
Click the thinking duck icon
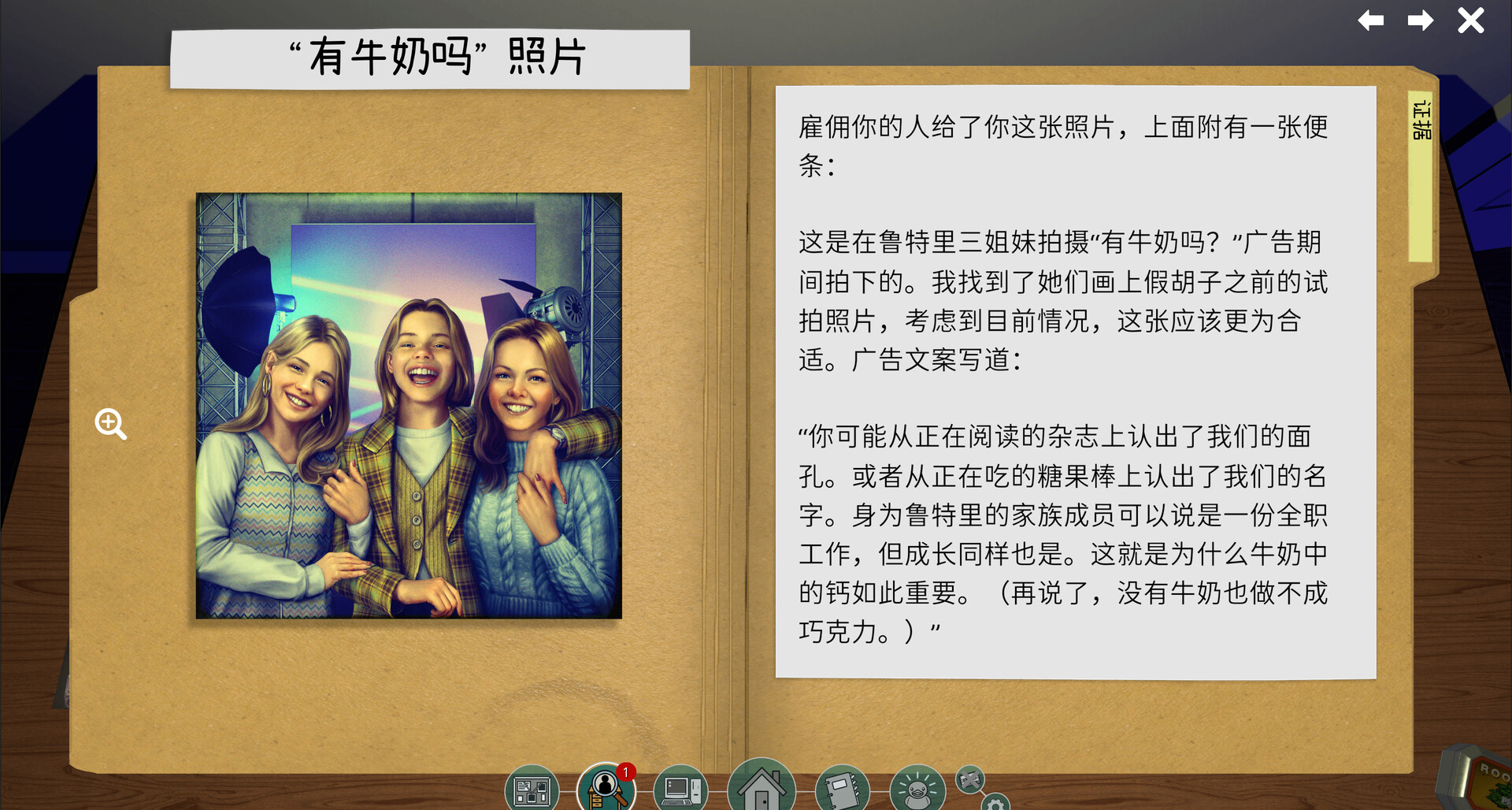[x=916, y=788]
